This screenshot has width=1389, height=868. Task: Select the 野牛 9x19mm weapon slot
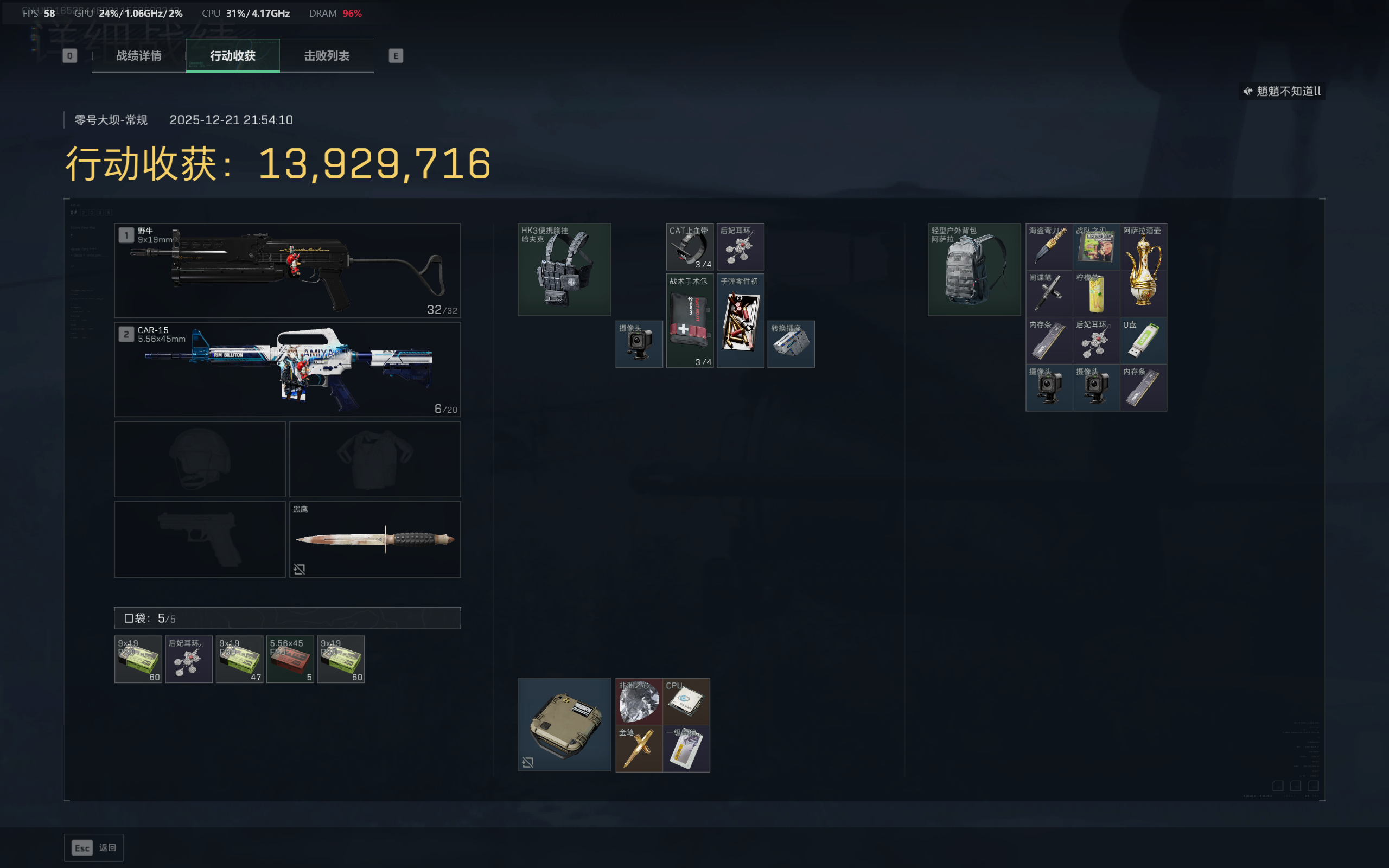click(287, 270)
